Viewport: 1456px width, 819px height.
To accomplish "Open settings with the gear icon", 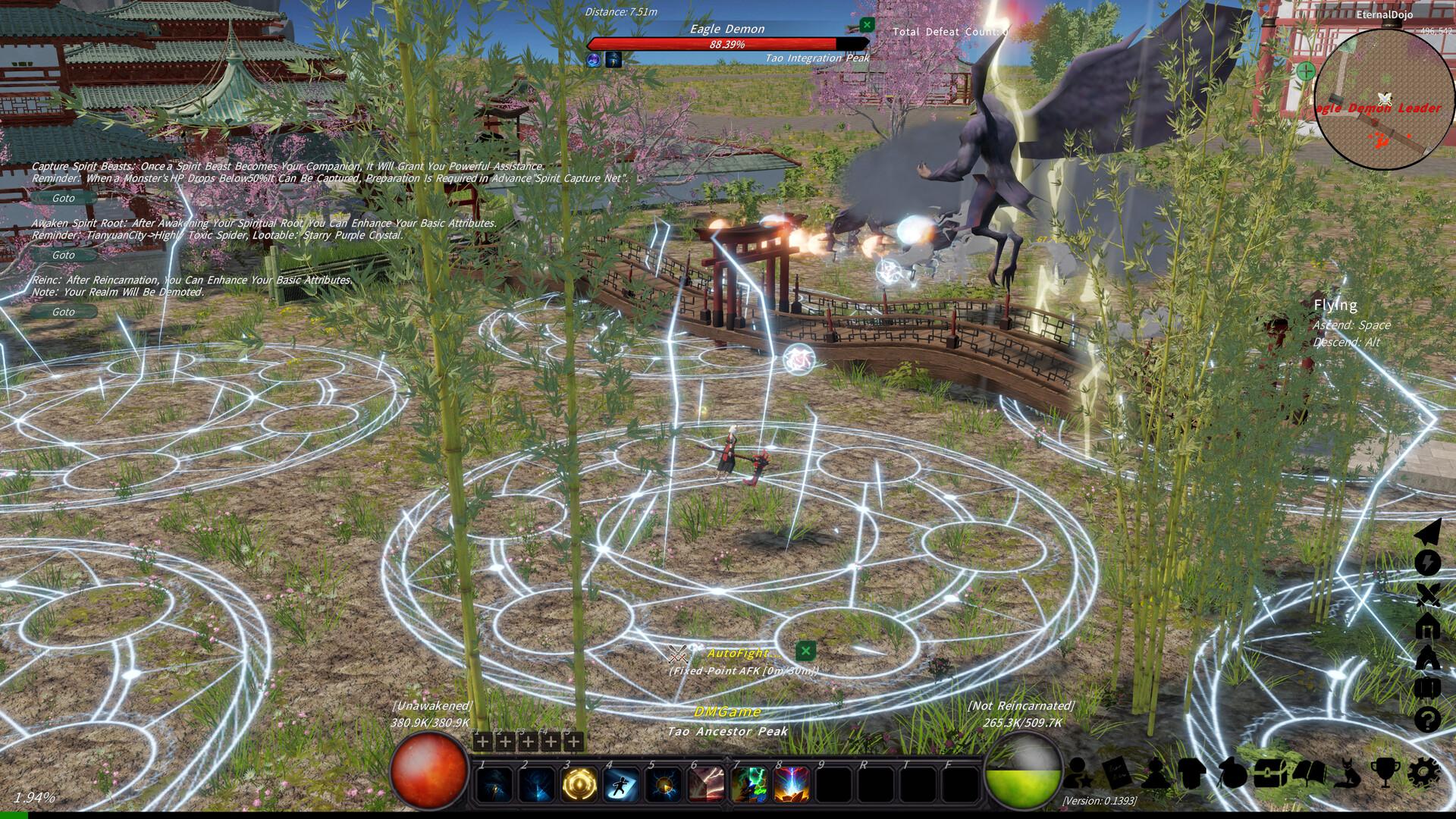I will (1423, 773).
